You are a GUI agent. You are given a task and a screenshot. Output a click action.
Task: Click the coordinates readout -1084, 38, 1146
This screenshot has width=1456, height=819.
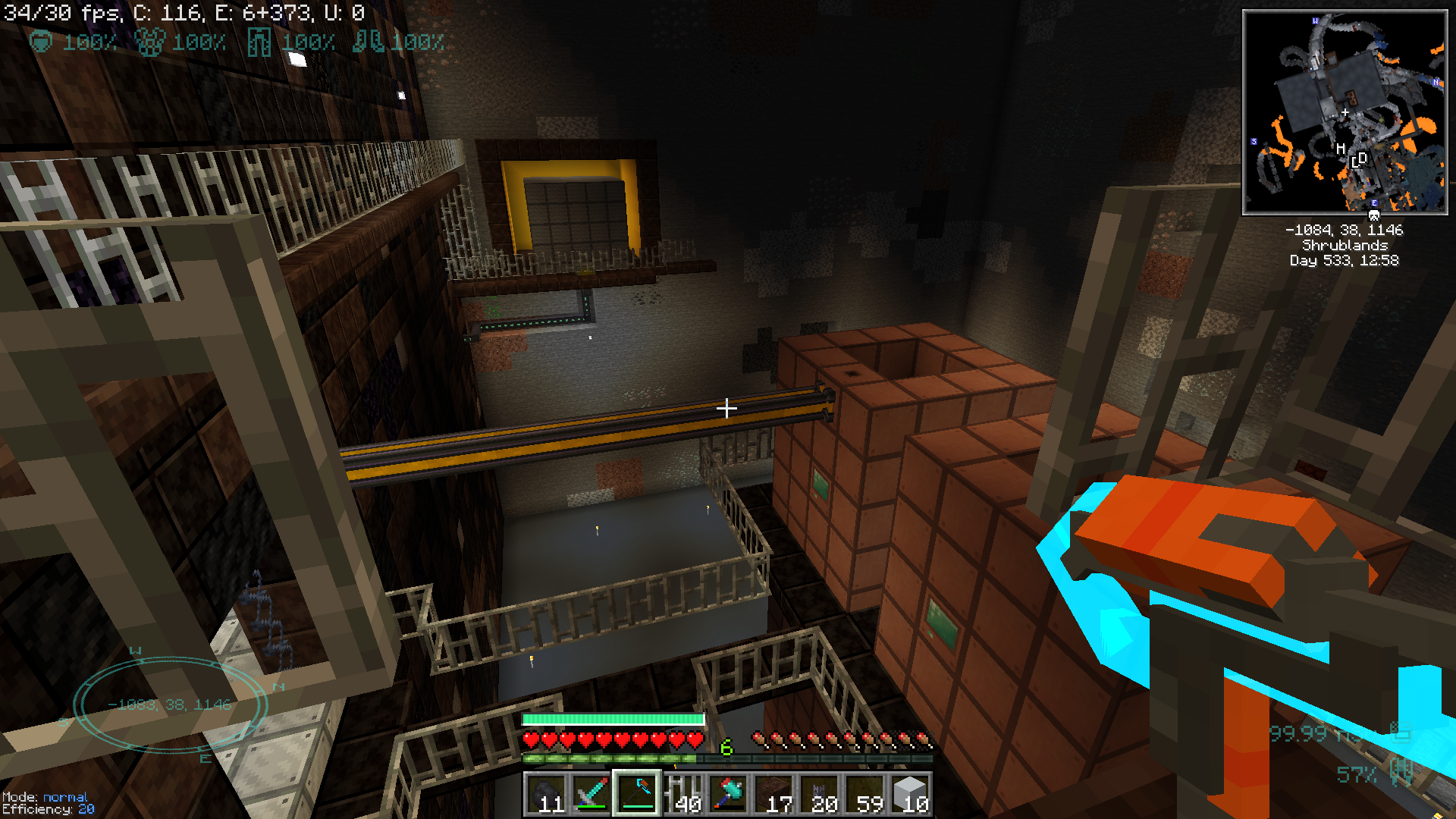1342,231
